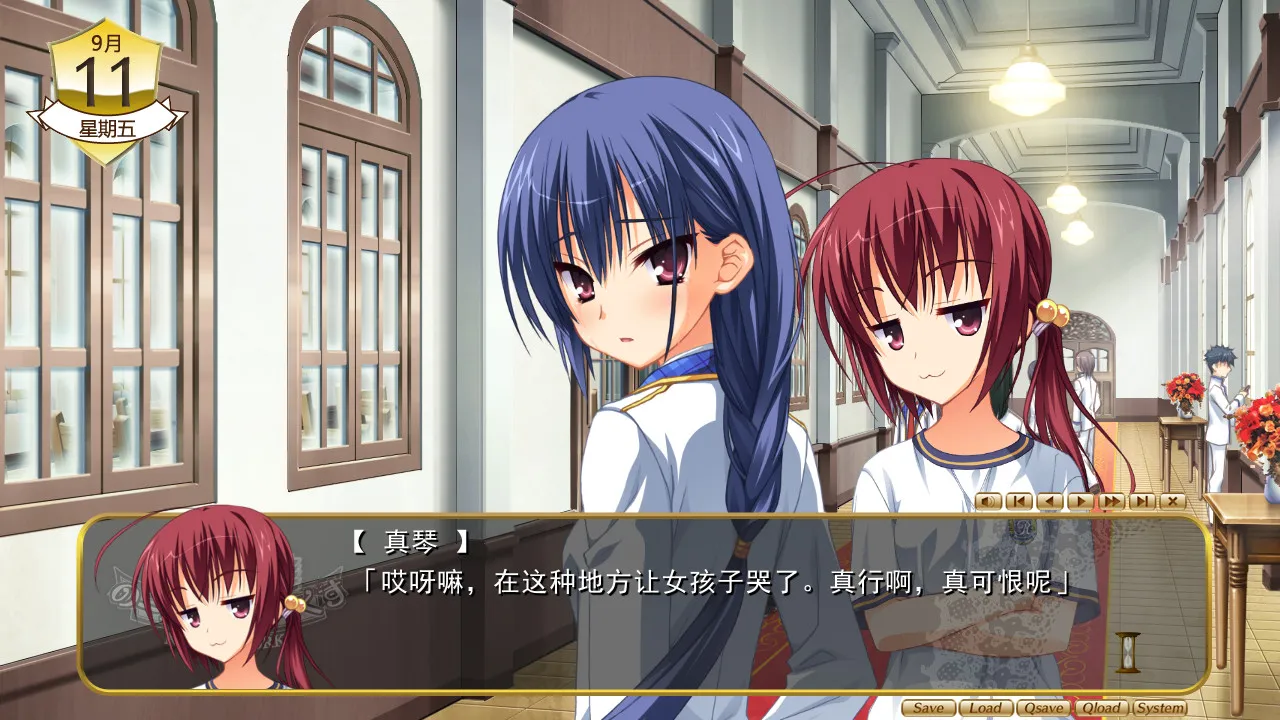
Task: Start auto-play with the play arrow
Action: point(1080,501)
